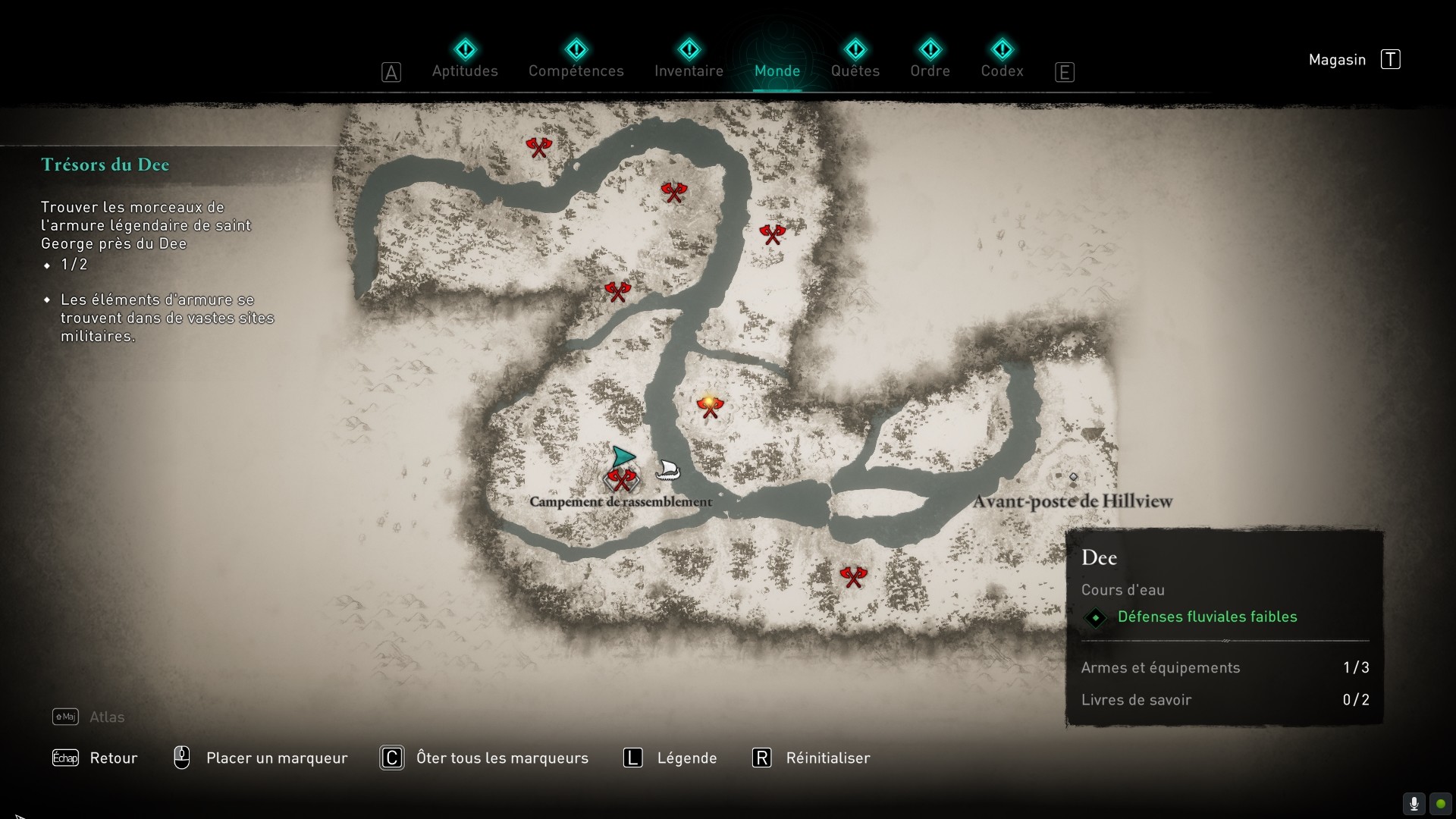Expand the Livres de savoir 0/2 entry

1136,700
